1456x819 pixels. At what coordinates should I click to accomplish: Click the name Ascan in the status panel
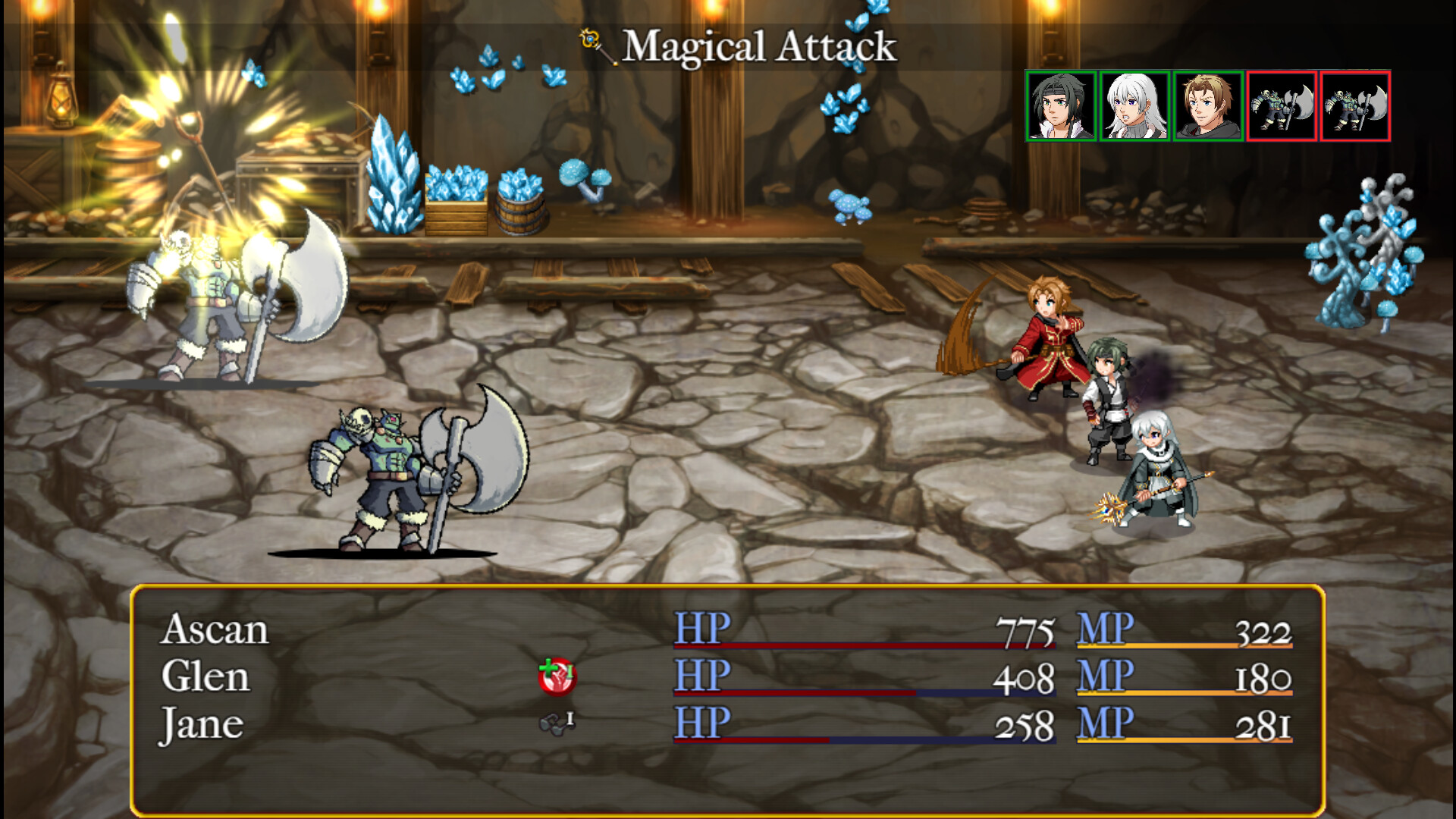[x=215, y=631]
